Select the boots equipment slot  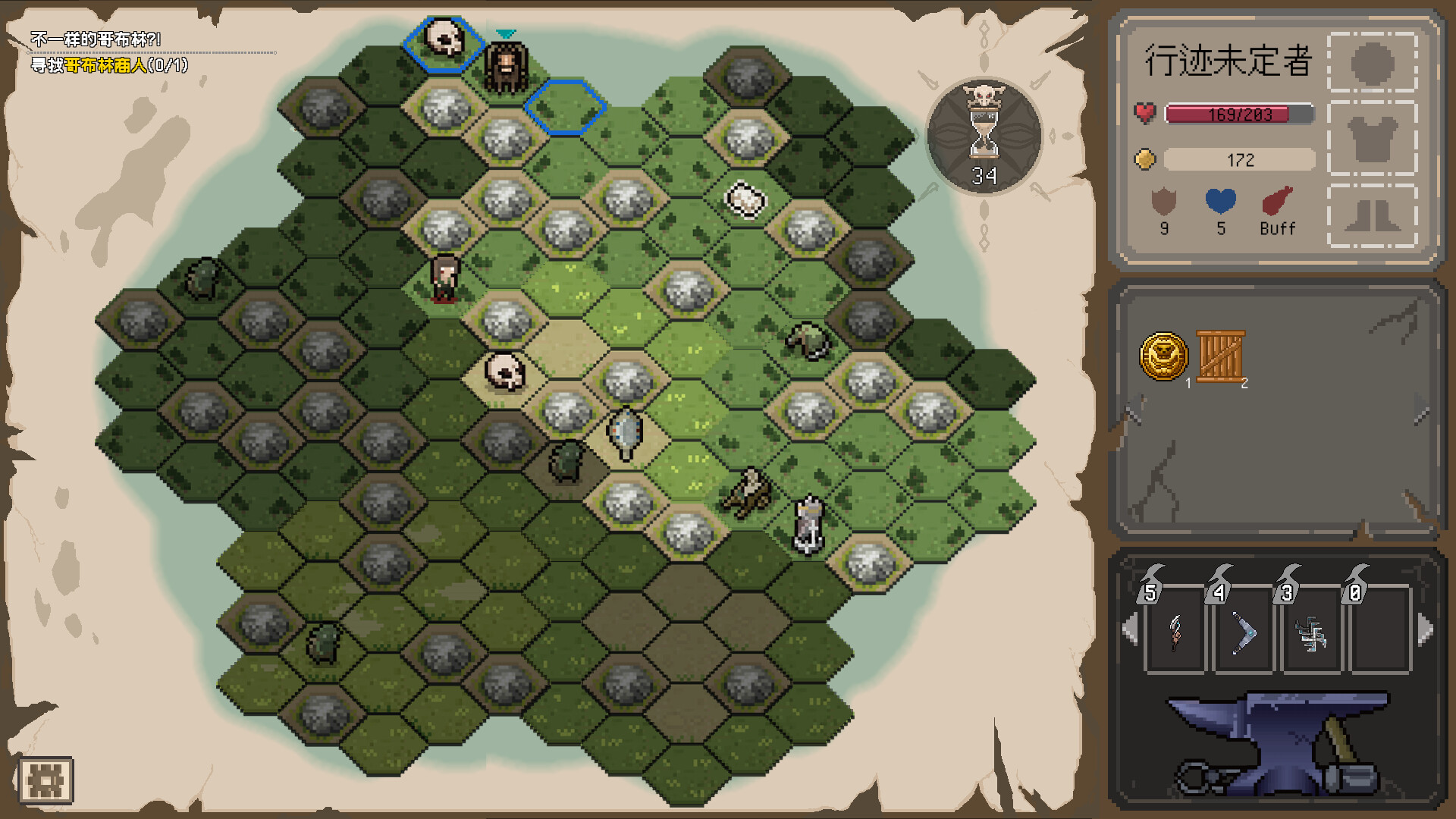click(x=1372, y=215)
